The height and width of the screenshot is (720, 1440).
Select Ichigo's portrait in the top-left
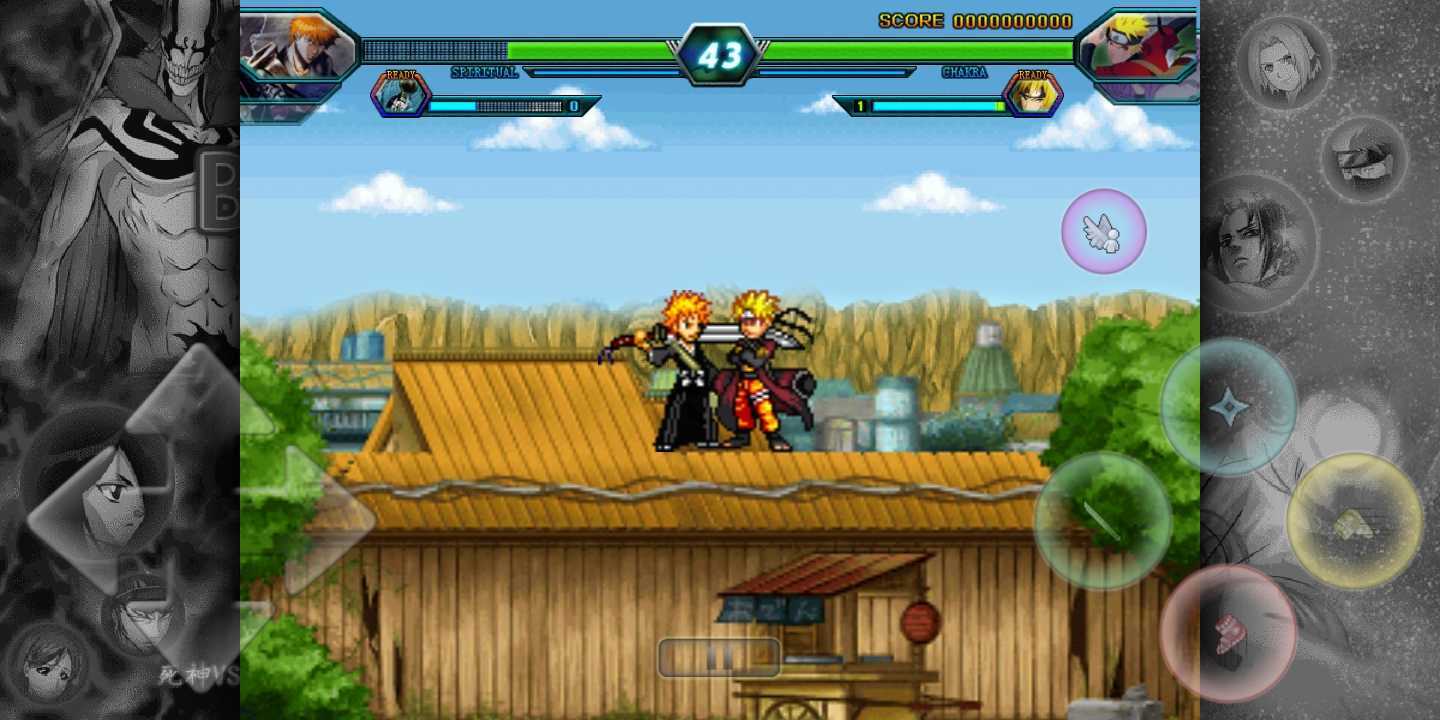tap(298, 45)
